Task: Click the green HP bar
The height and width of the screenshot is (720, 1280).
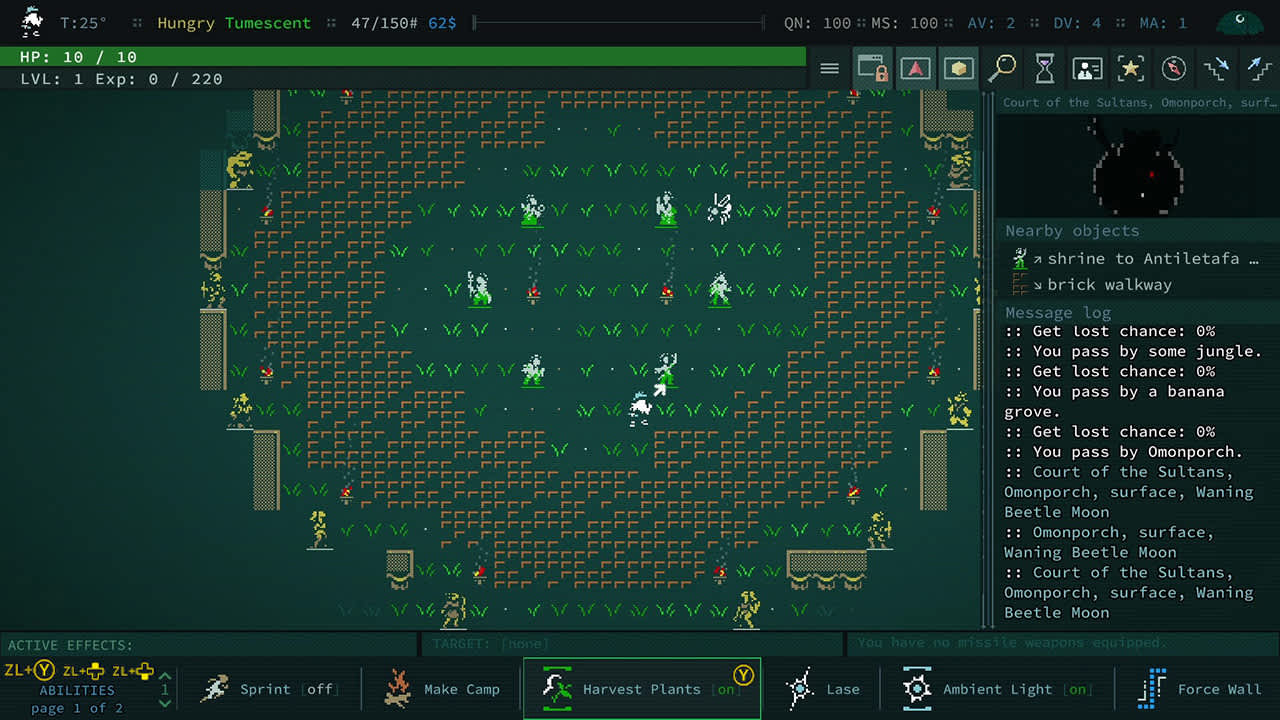Action: (x=400, y=57)
